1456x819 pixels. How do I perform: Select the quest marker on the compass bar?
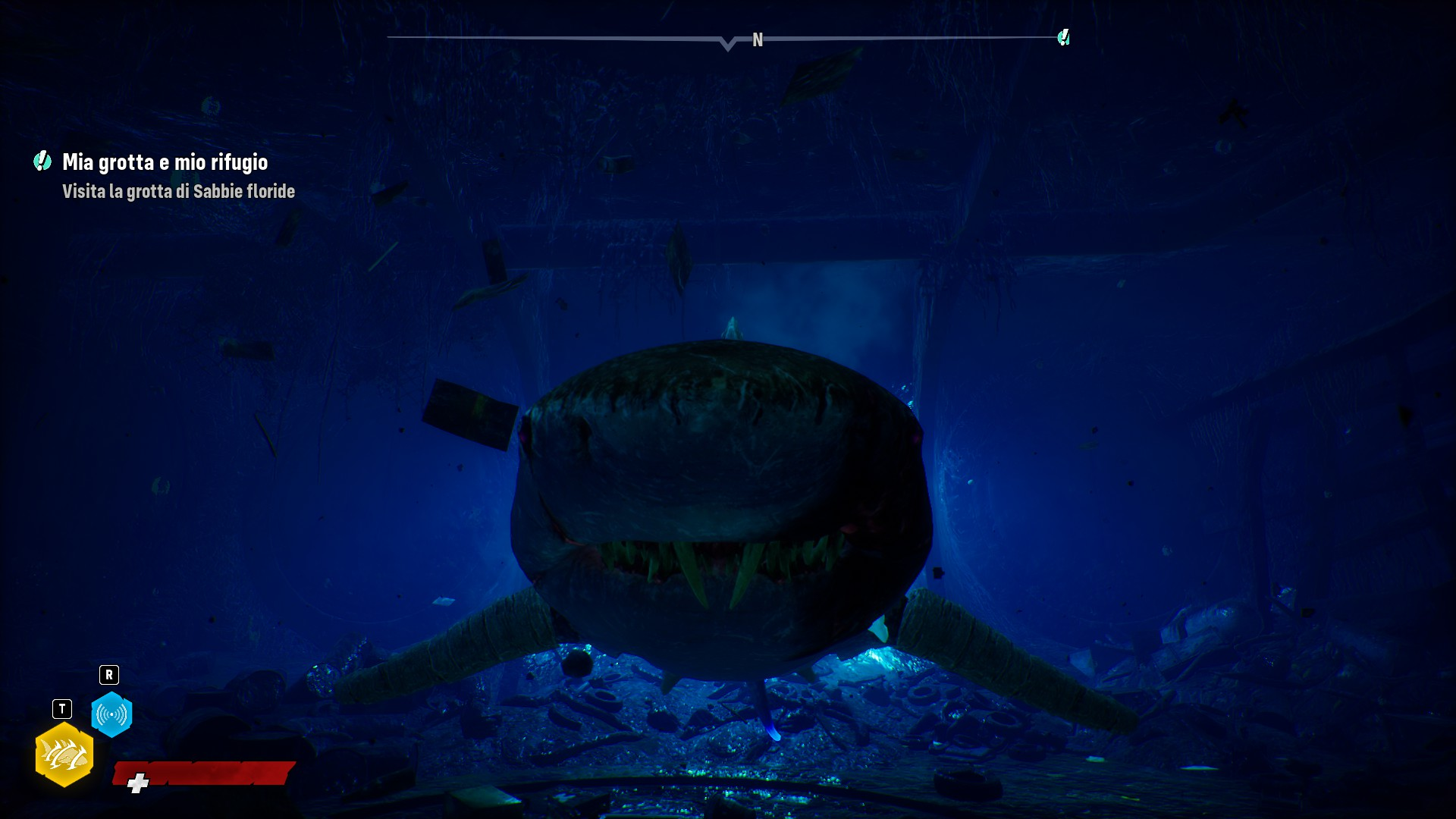[x=1063, y=37]
